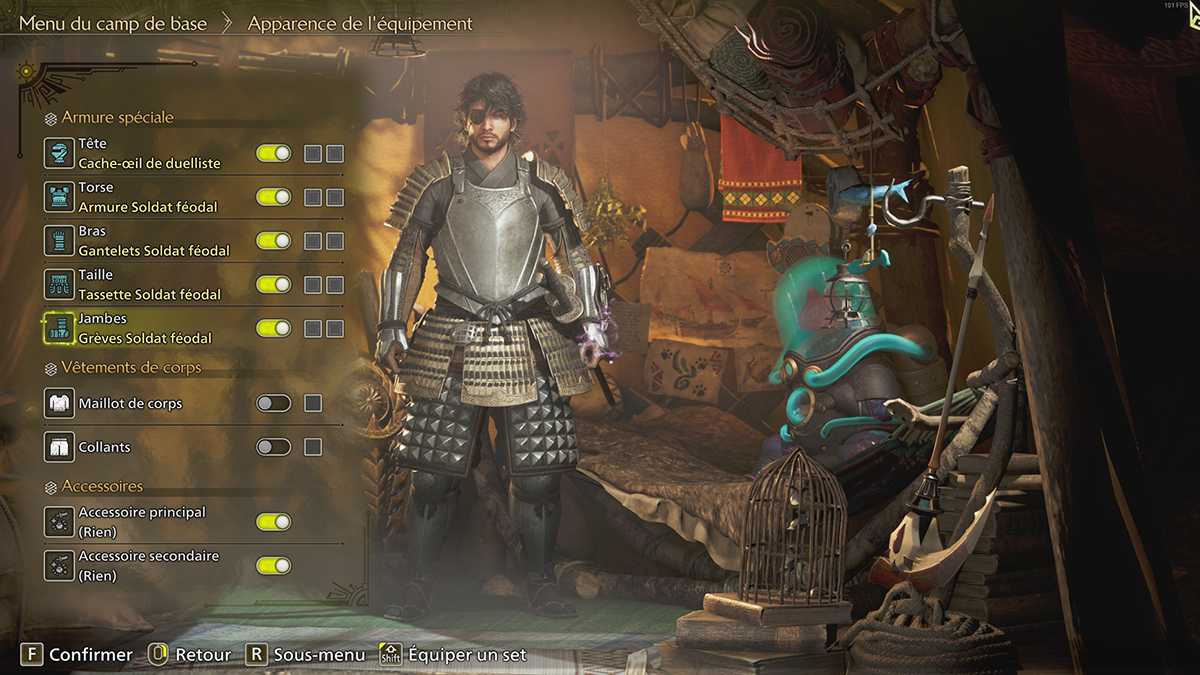Image resolution: width=1200 pixels, height=675 pixels.
Task: Click the Collants color square
Action: tap(313, 447)
